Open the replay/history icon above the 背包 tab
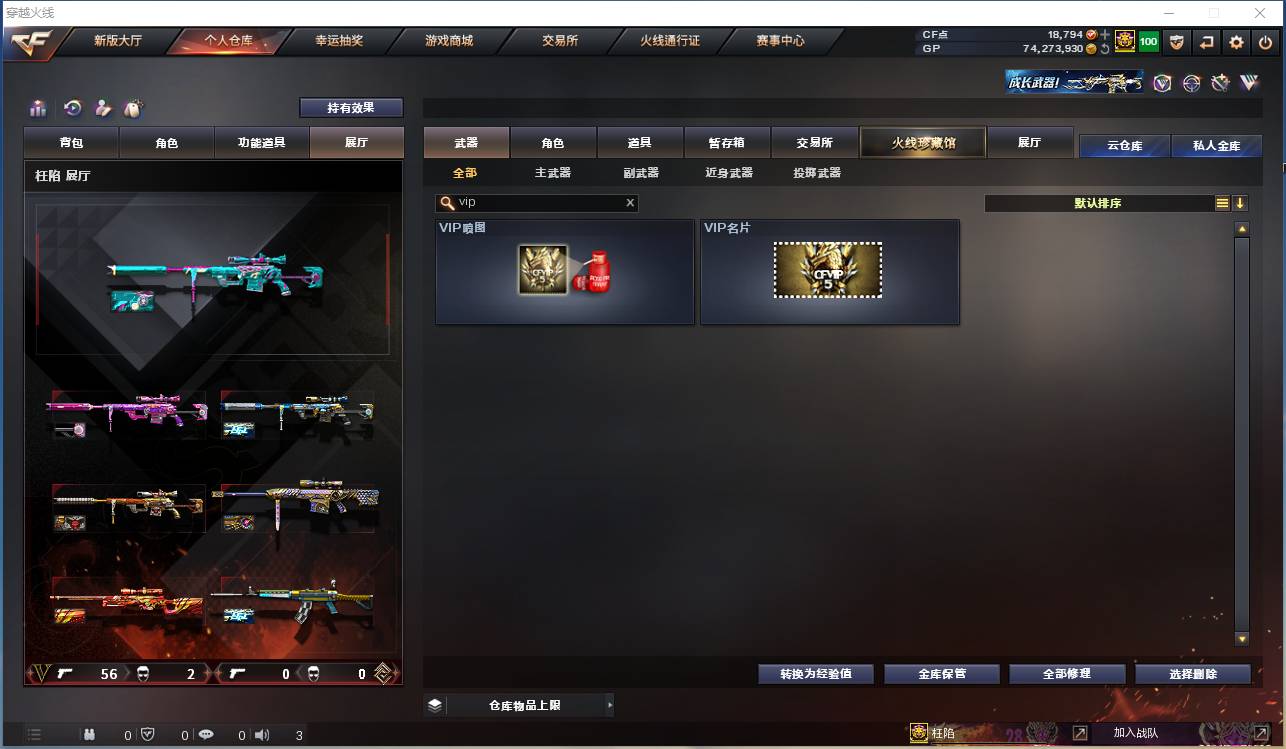This screenshot has height=749, width=1286. coord(73,107)
